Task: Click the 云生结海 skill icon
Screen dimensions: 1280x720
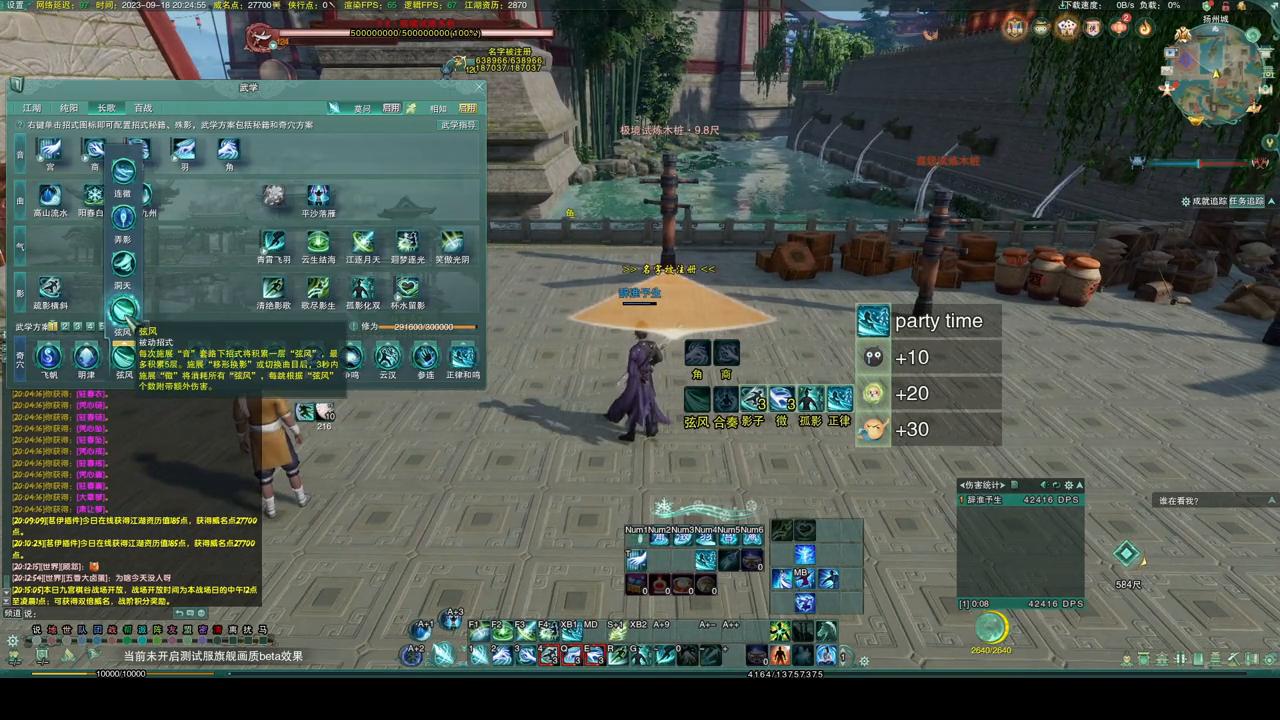Action: [x=318, y=242]
